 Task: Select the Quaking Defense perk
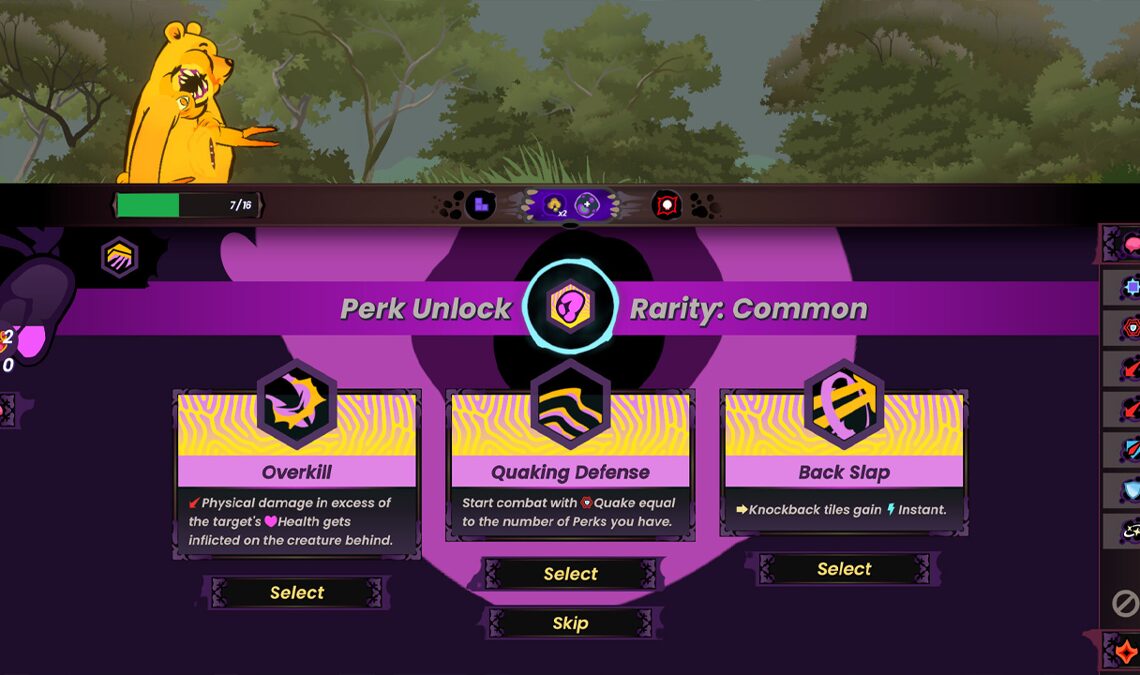click(x=570, y=574)
